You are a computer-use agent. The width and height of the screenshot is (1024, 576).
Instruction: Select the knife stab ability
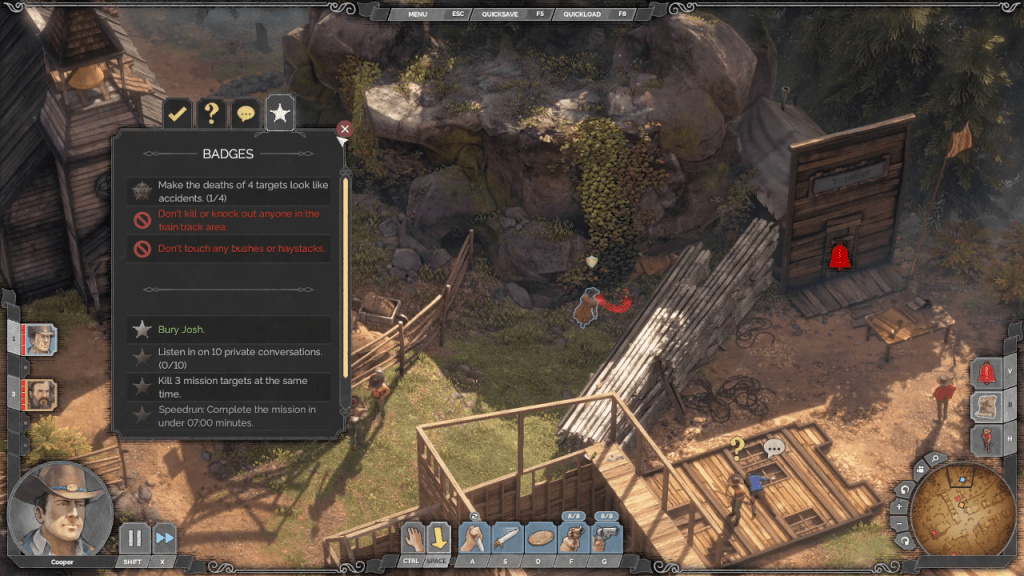click(473, 538)
